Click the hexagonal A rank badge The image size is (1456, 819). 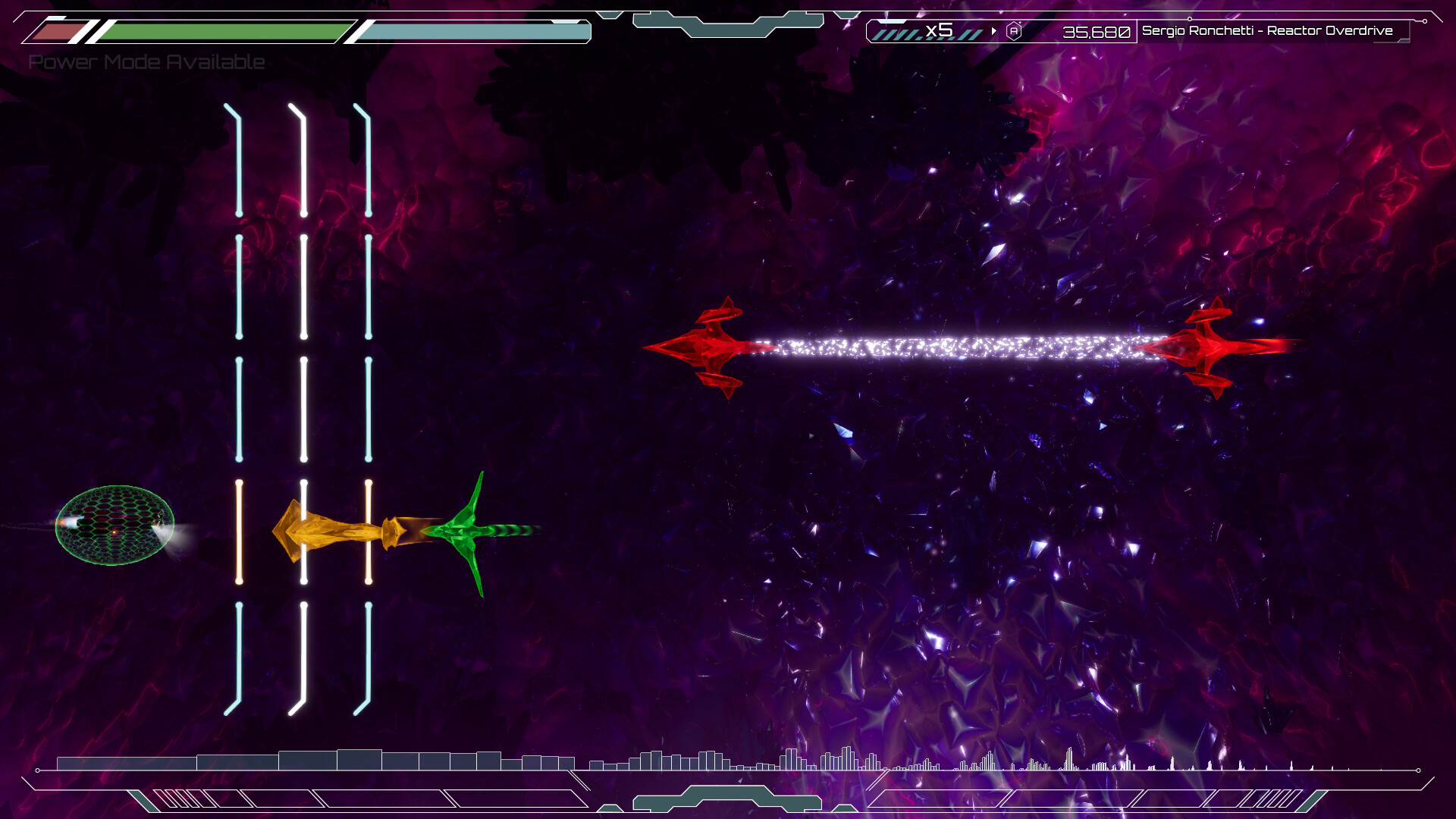click(1015, 32)
